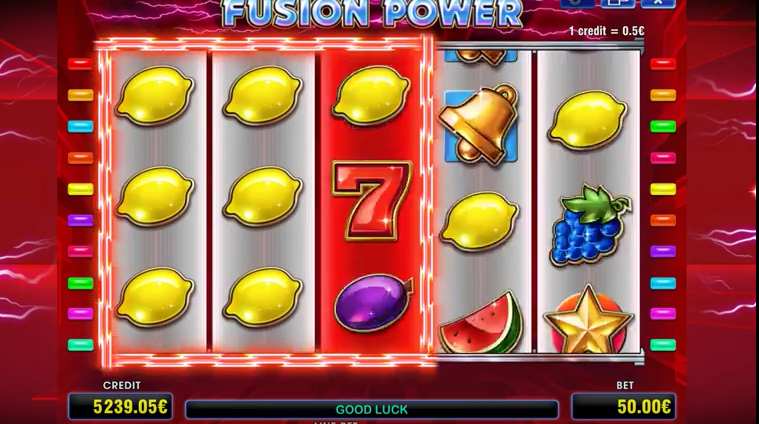The width and height of the screenshot is (759, 424).
Task: Select the yellow payline marker on the right
Action: click(x=663, y=189)
